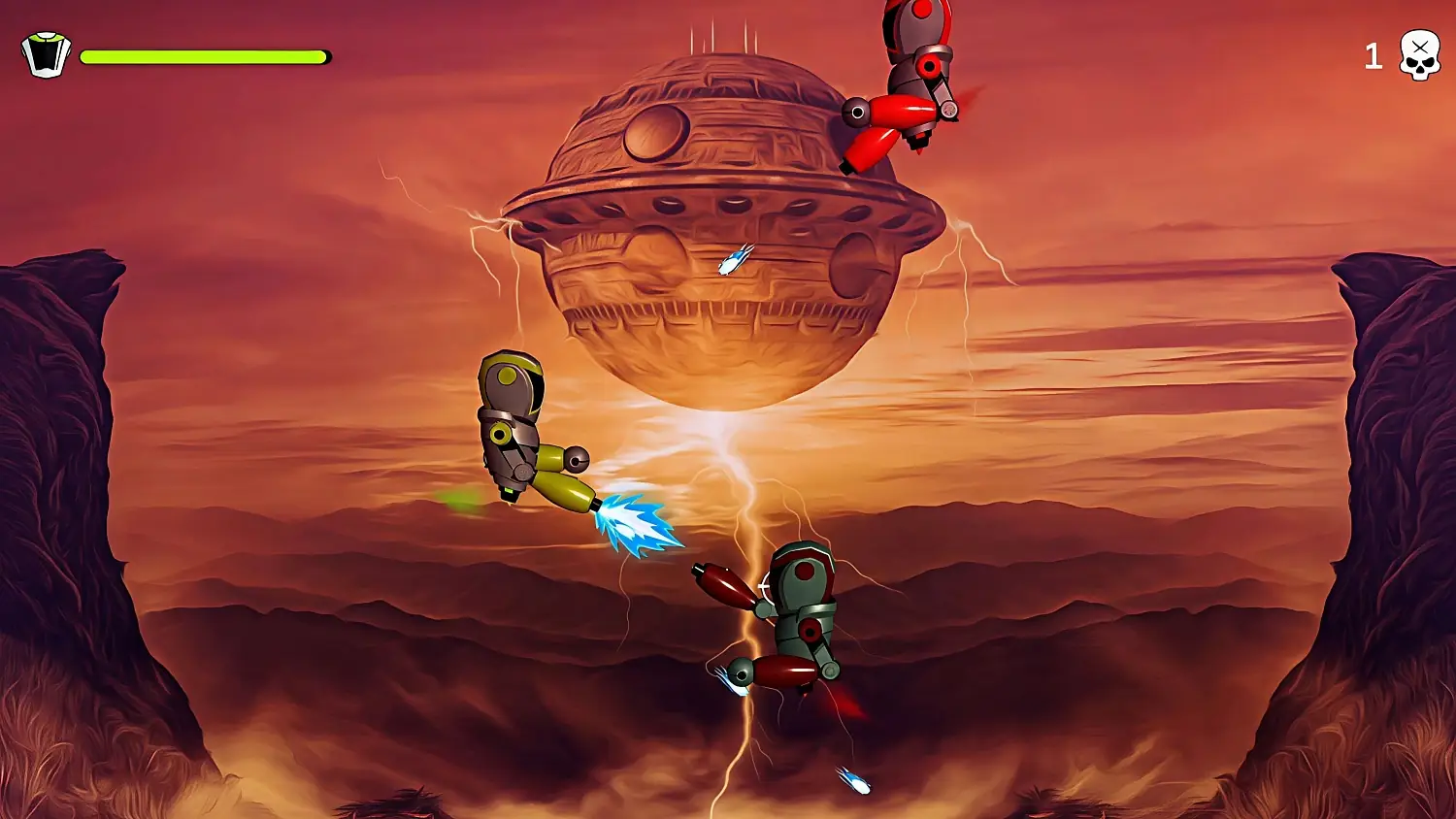This screenshot has height=819, width=1456.
Task: Click the kill counter number 1
Action: 1374,56
